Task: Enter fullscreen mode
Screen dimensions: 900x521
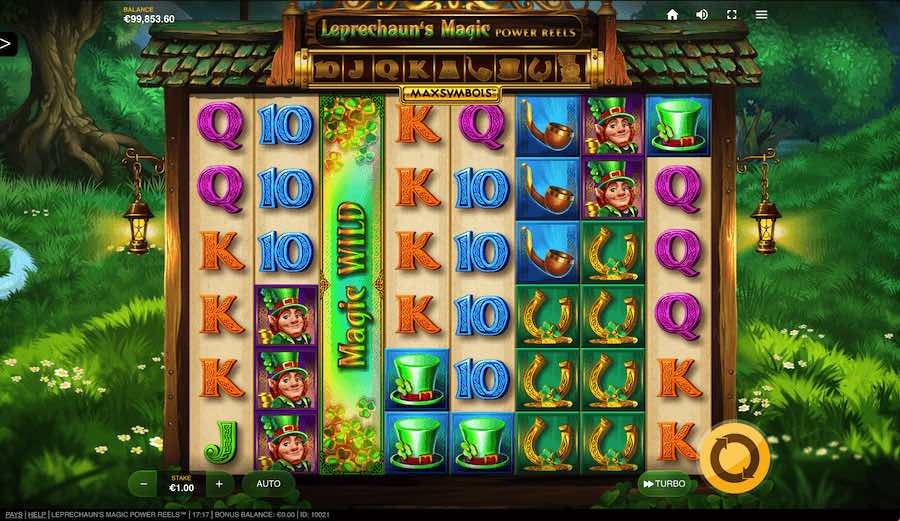Action: pos(731,14)
